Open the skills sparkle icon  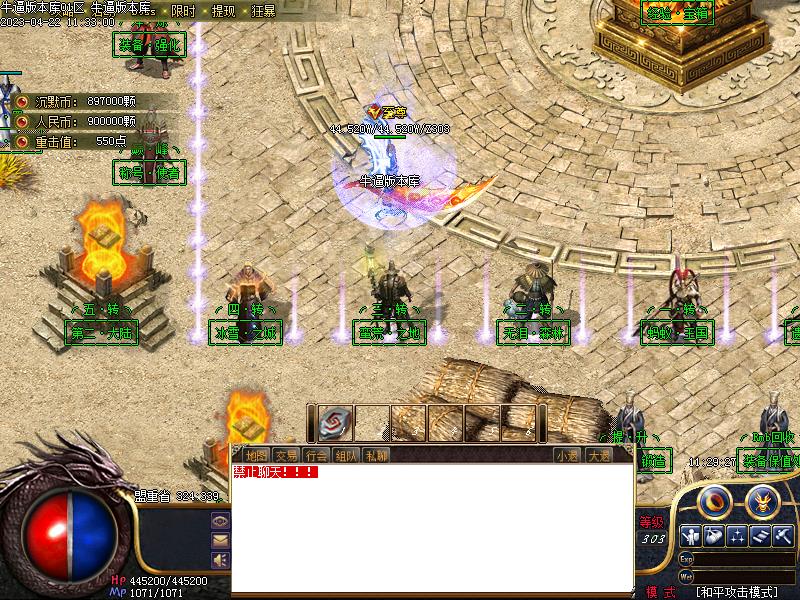(737, 536)
